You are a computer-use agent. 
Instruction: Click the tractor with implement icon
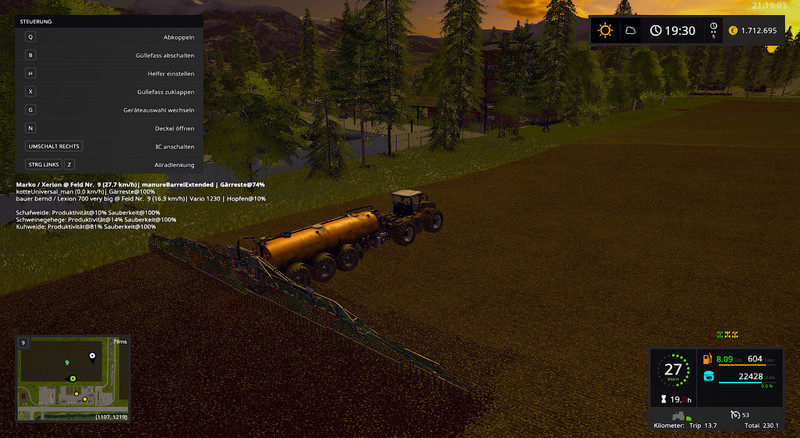(679, 415)
